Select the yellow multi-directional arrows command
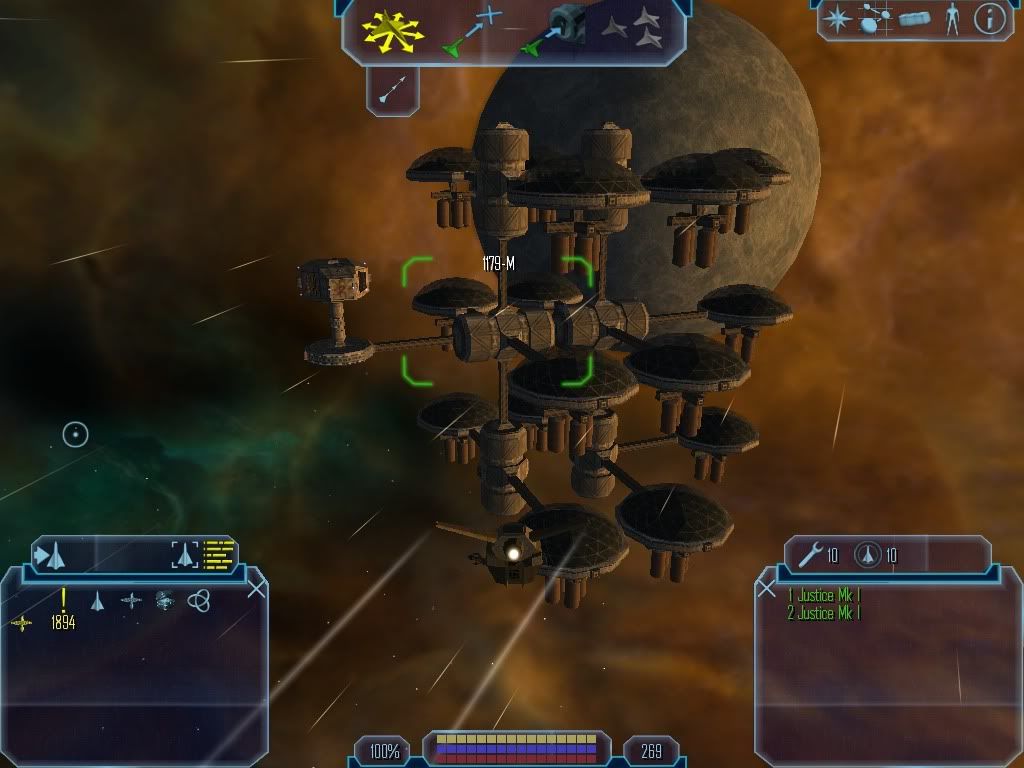This screenshot has width=1024, height=768. click(393, 30)
